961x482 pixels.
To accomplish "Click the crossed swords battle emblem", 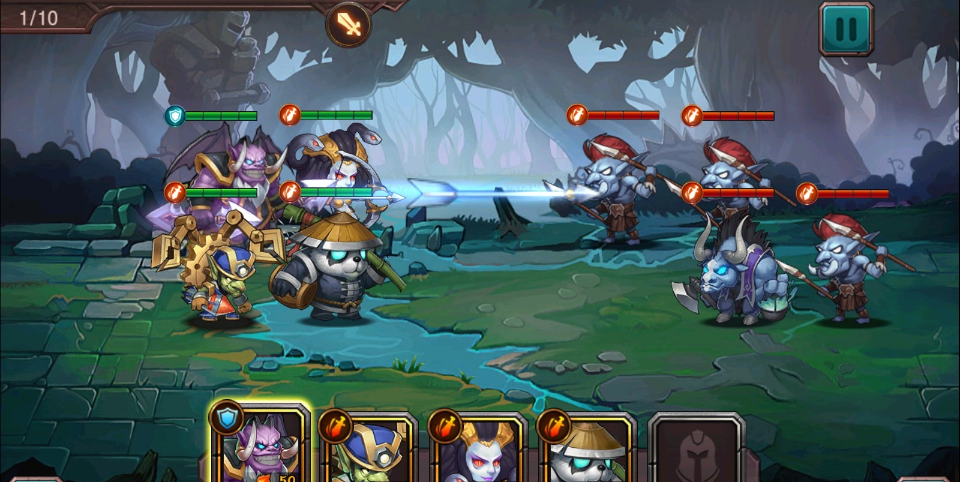I will (x=348, y=23).
